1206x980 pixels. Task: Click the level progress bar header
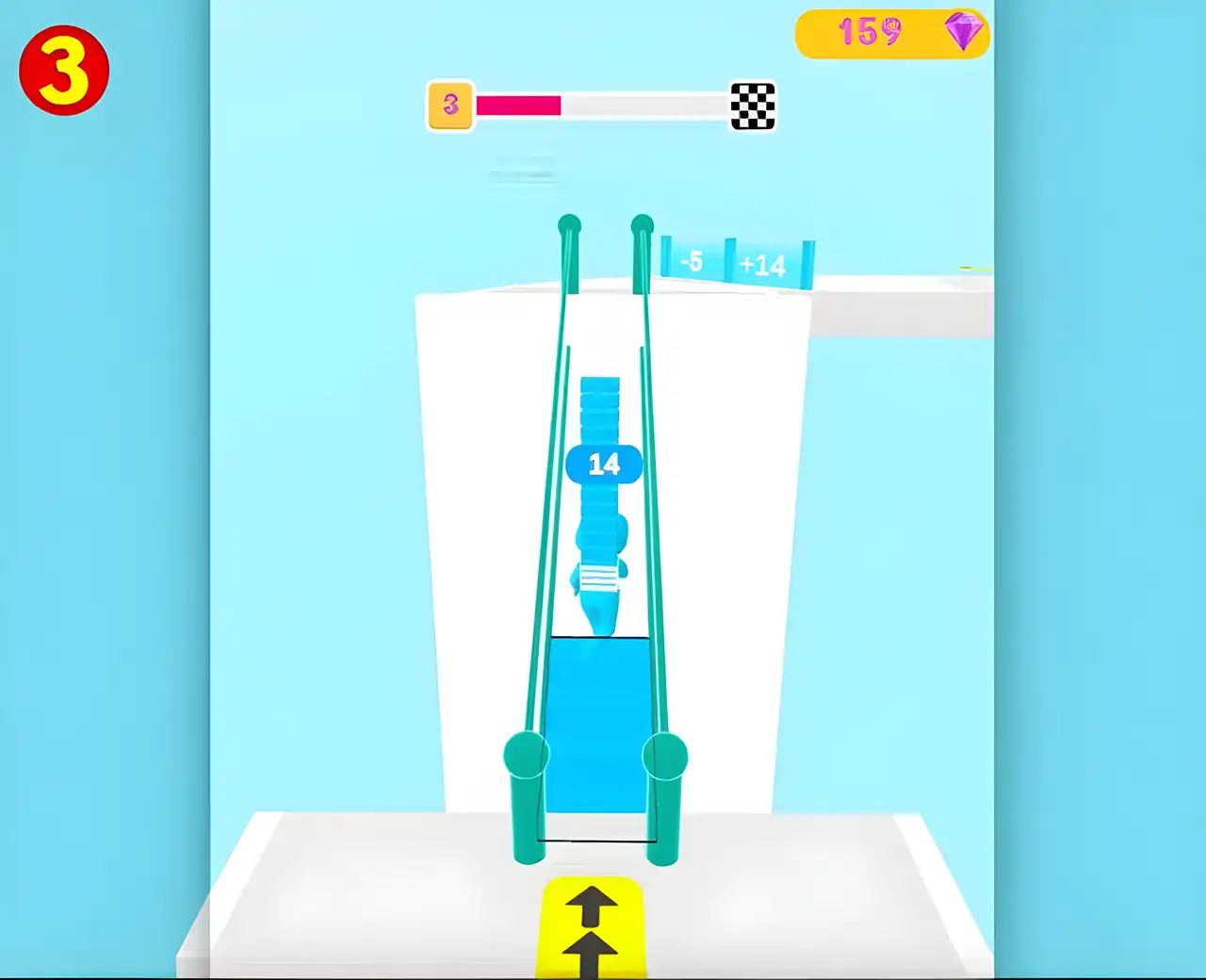[603, 106]
